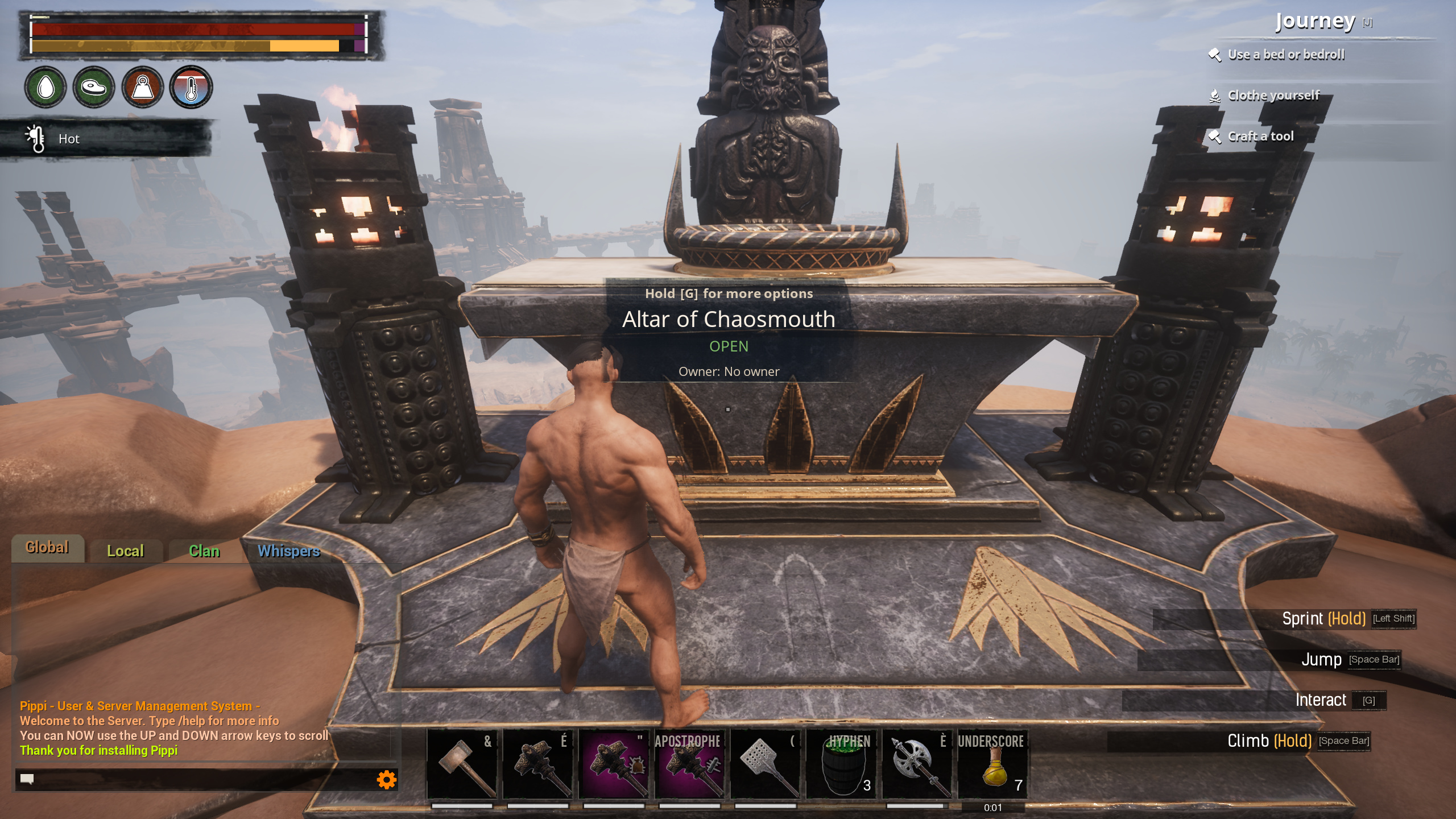
Task: Switch to the Global chat tab
Action: (x=47, y=548)
